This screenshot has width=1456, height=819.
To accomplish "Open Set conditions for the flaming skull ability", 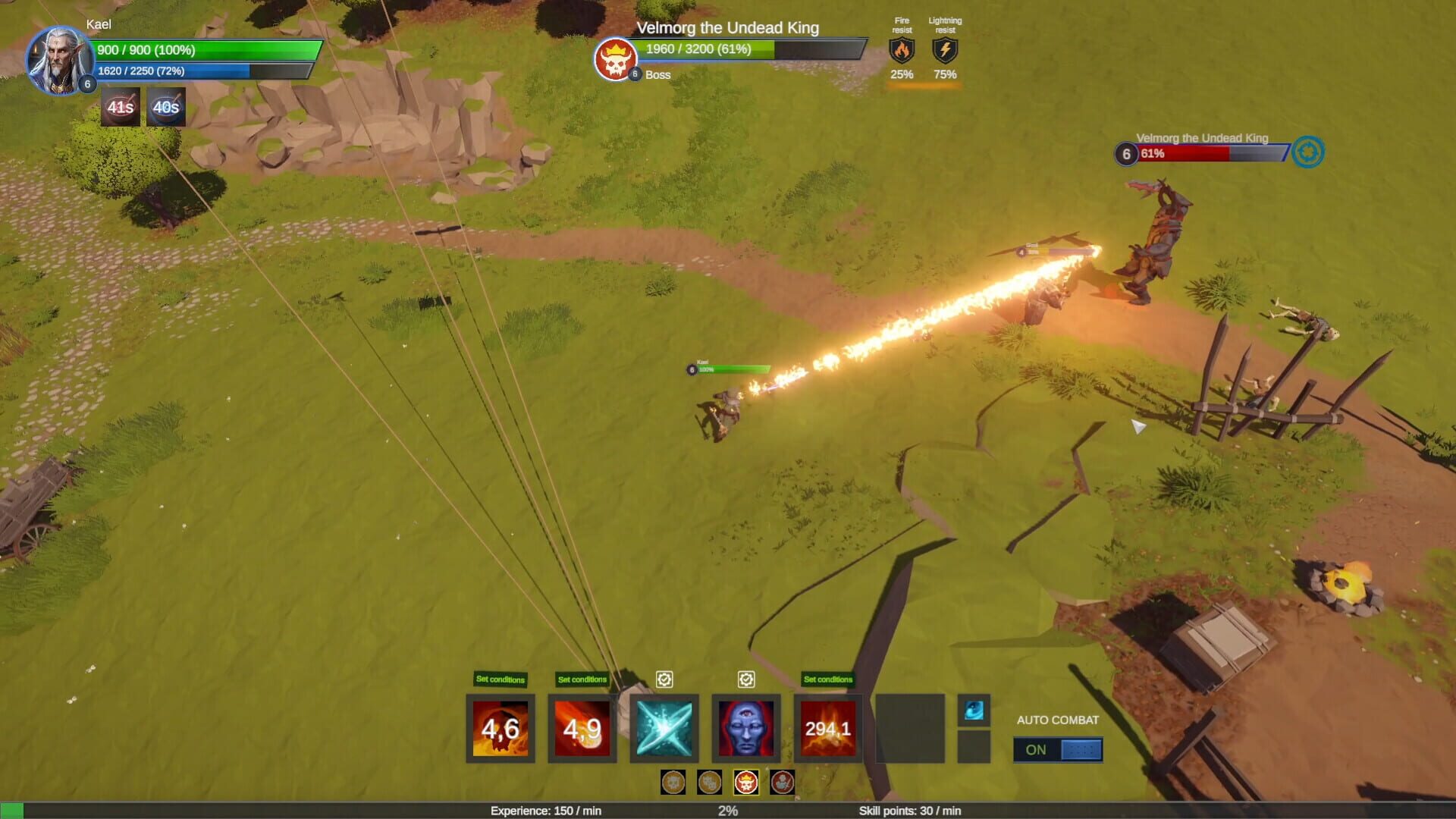I will coord(500,679).
